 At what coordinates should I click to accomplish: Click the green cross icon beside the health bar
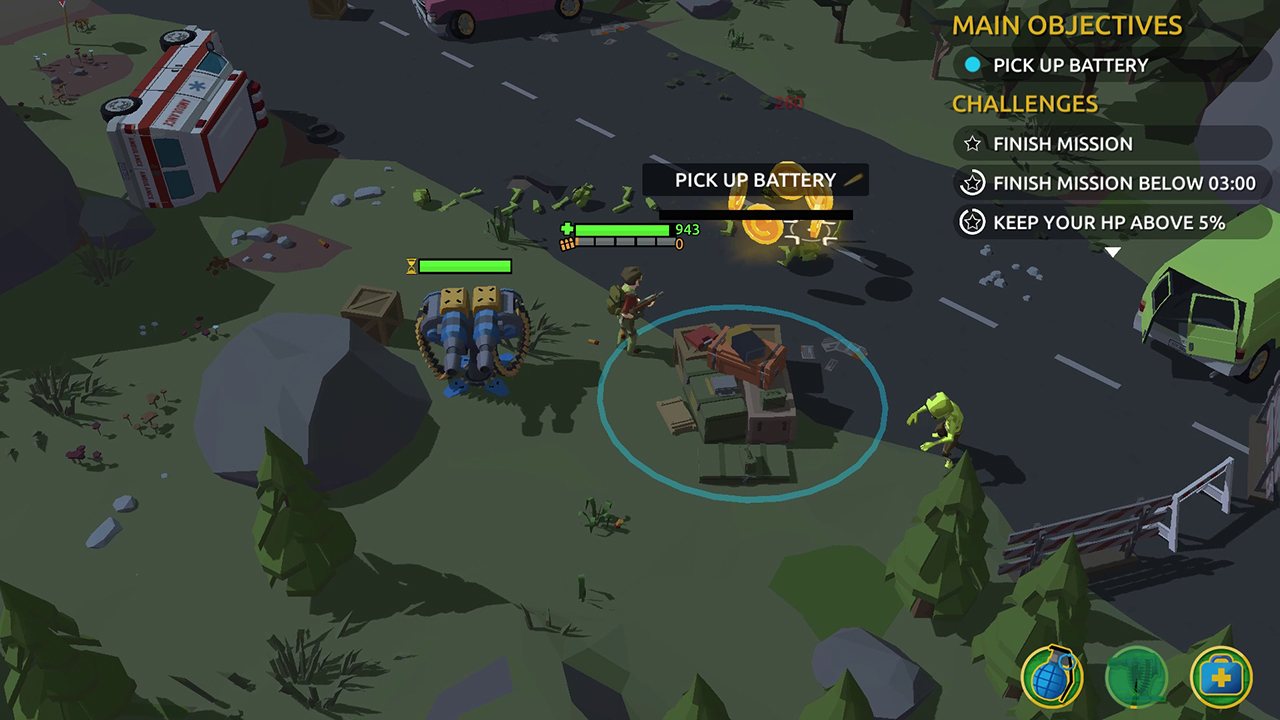pos(565,230)
